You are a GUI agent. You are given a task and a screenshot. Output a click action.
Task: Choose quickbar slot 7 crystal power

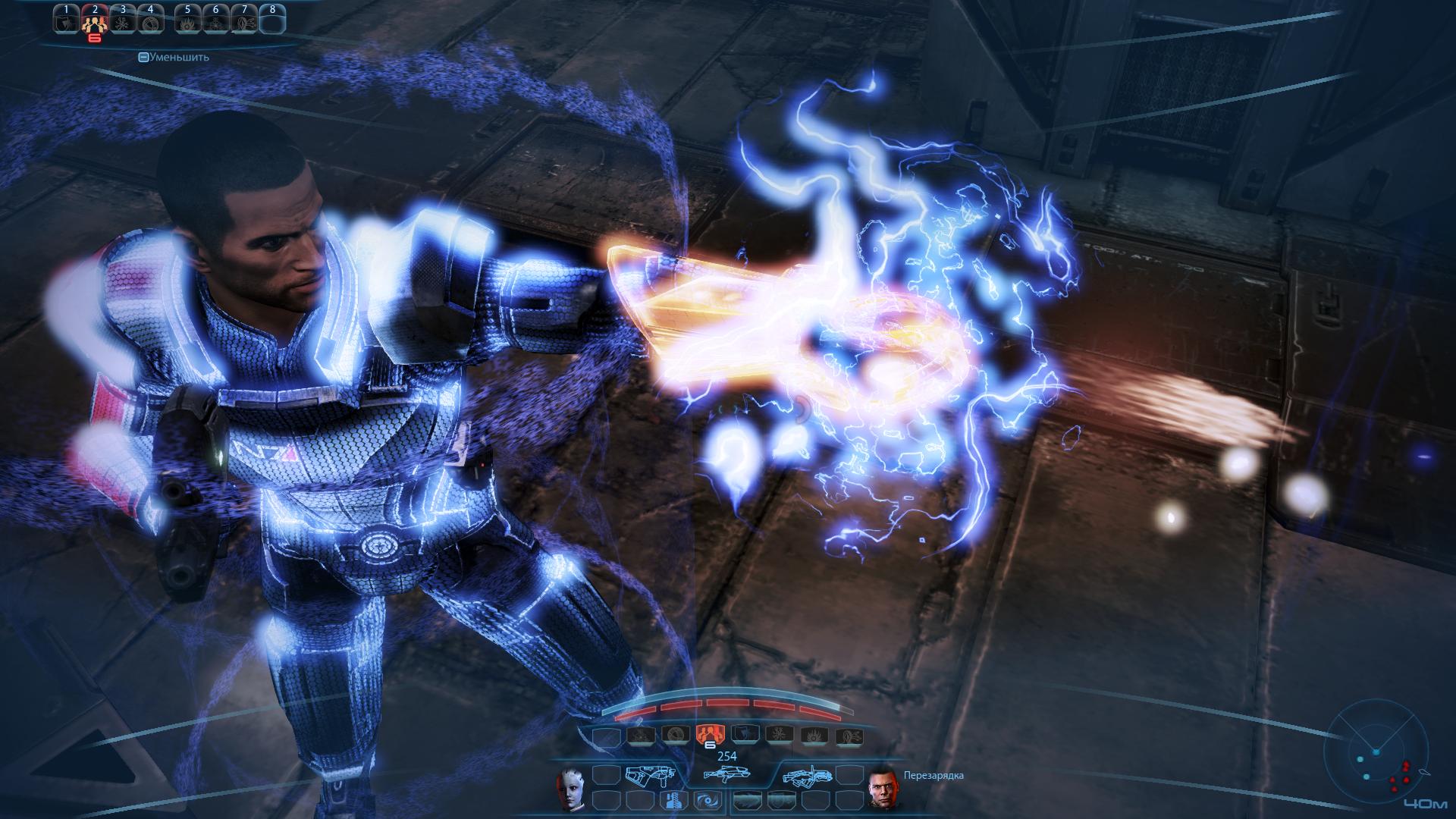click(x=243, y=23)
